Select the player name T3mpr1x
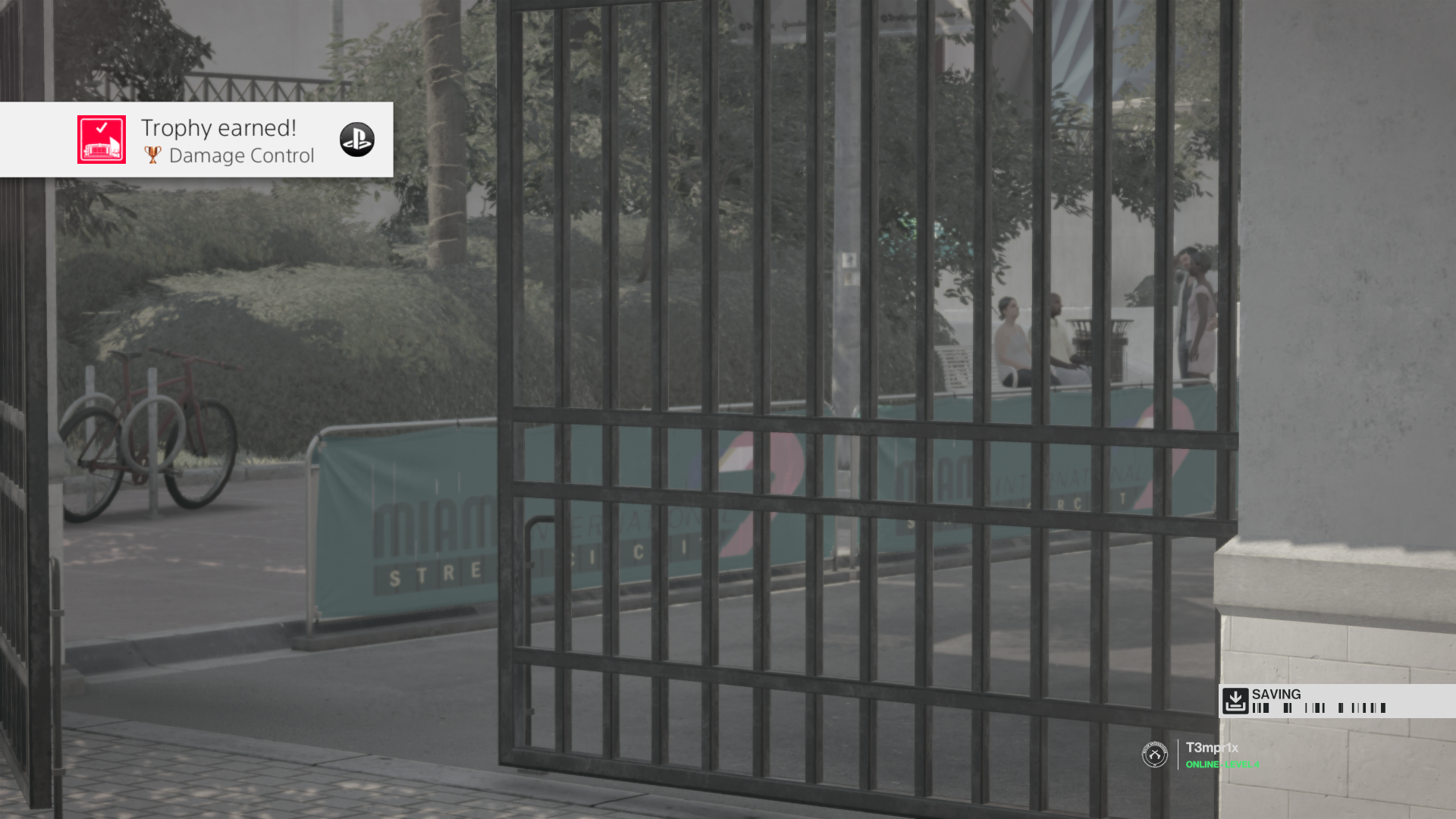Viewport: 1456px width, 819px height. pyautogui.click(x=1211, y=746)
